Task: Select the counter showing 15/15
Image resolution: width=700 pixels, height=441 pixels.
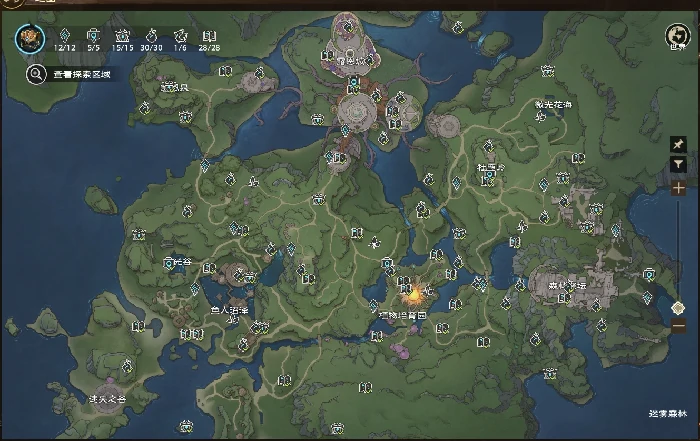Action: coord(123,39)
